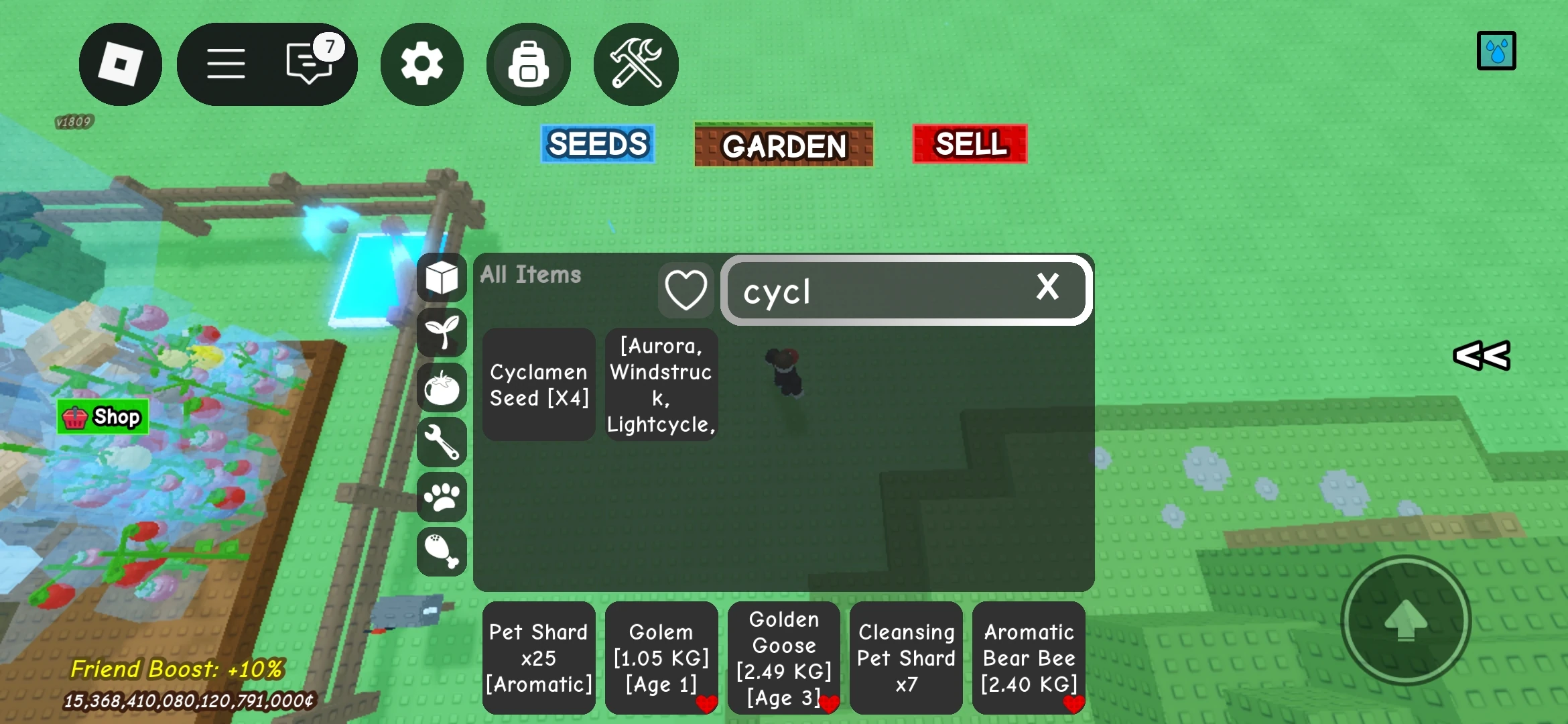Toggle the favorites heart filter
1568x724 pixels.
pos(685,289)
